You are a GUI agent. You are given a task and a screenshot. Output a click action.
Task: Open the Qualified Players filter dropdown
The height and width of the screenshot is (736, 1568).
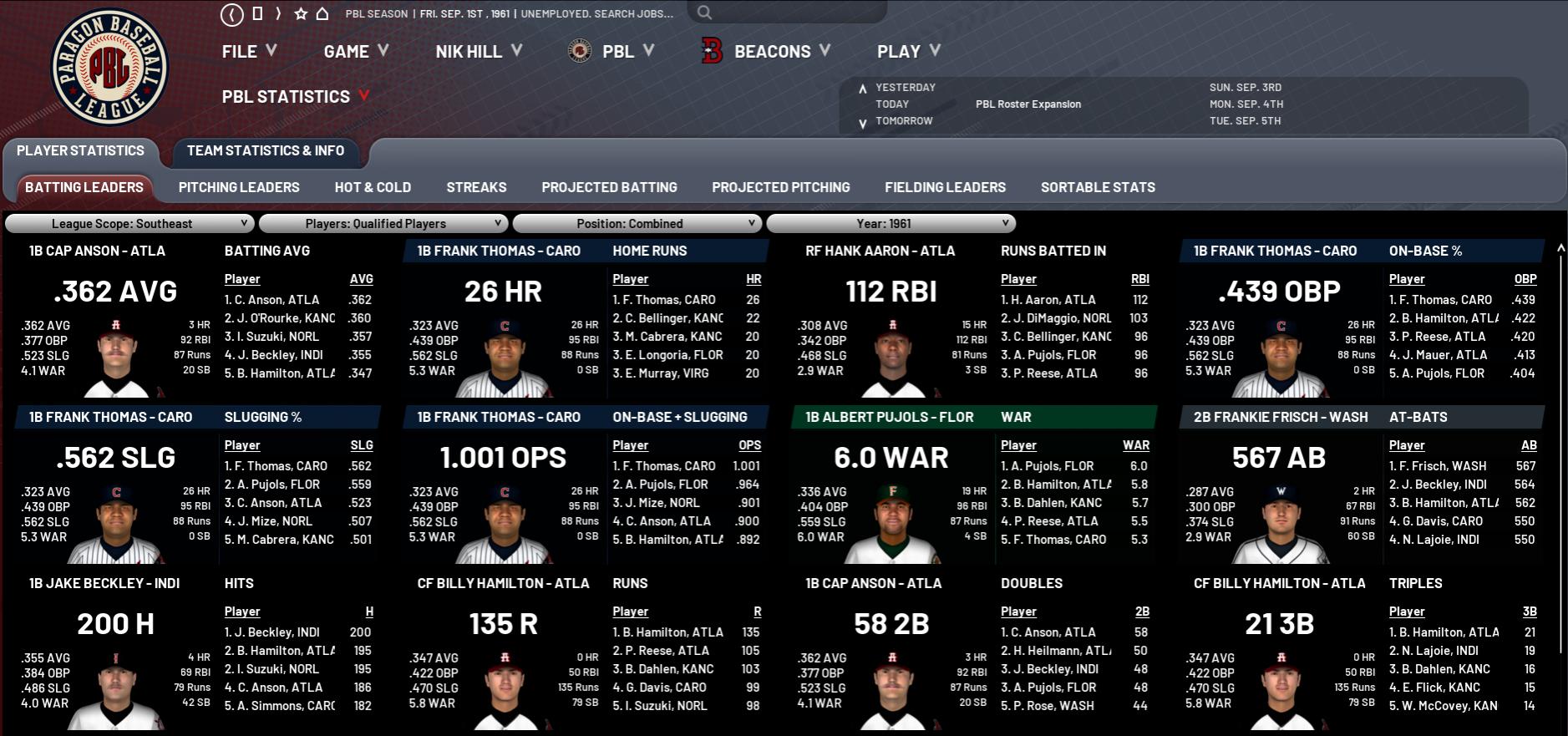pos(383,224)
